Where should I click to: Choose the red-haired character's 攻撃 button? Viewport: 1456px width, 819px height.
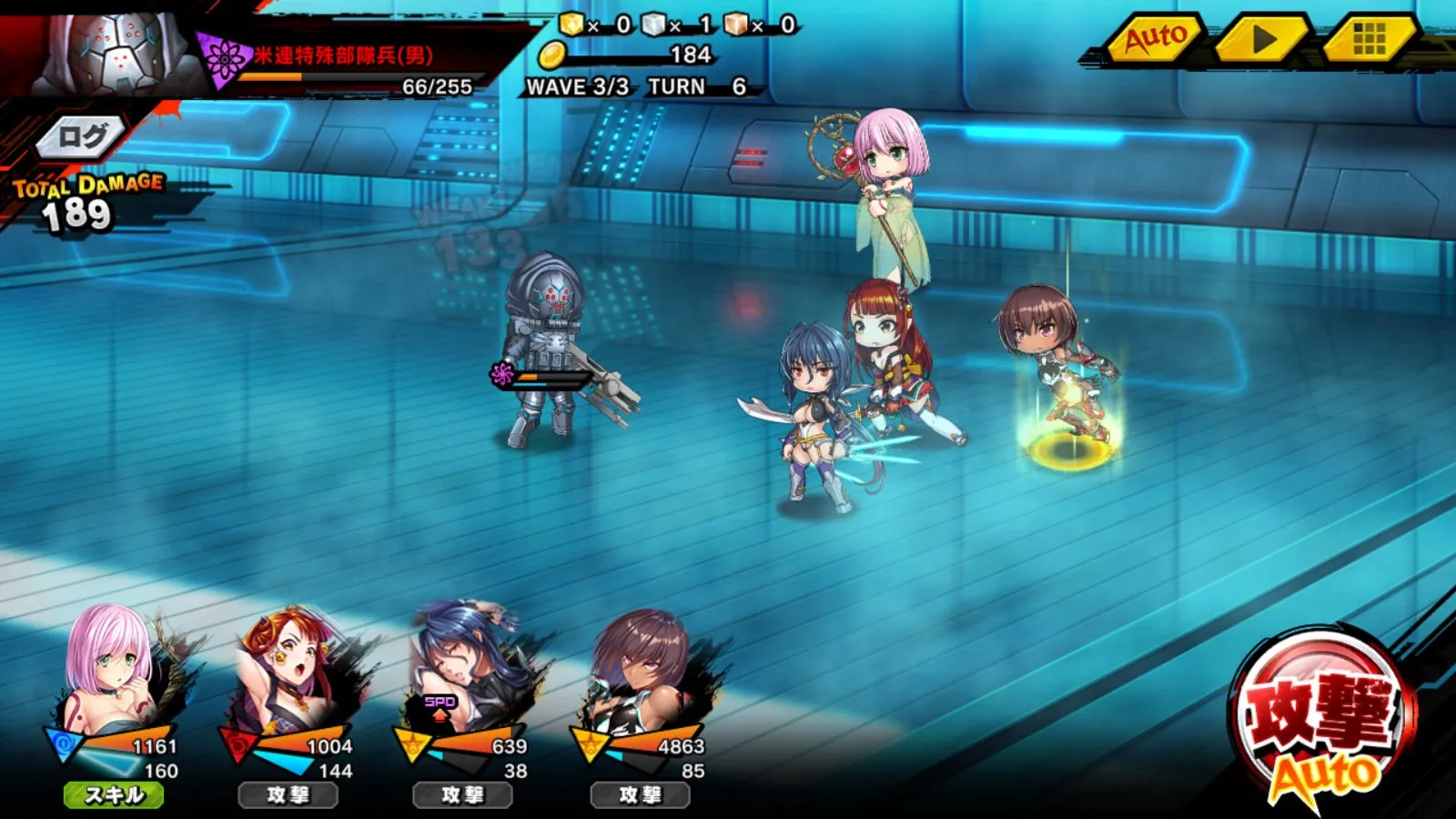point(288,795)
